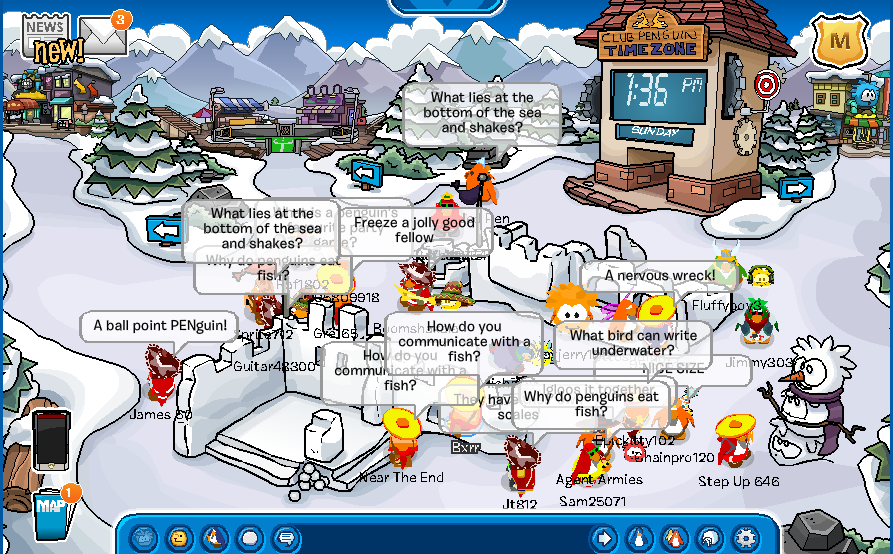Open the gear settings menu

[745, 538]
